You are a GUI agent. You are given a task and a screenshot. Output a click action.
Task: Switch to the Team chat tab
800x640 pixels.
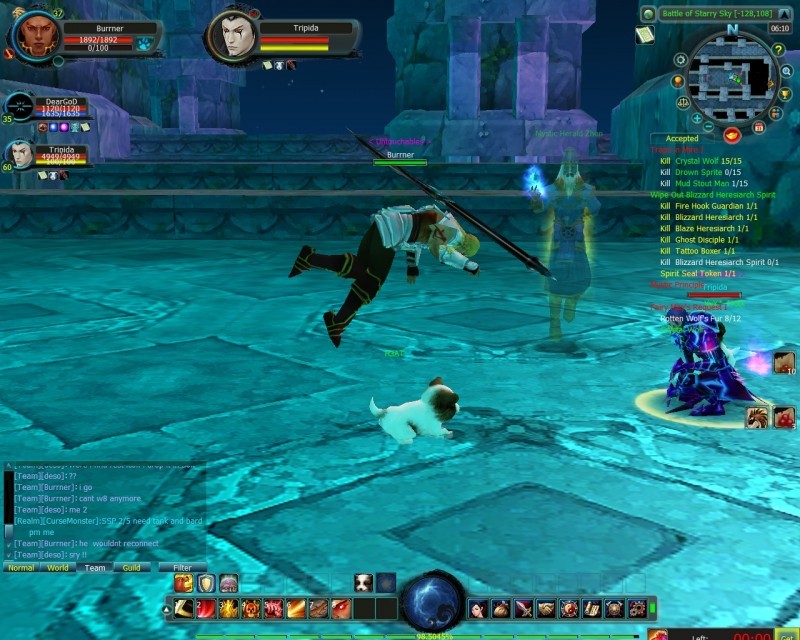pyautogui.click(x=95, y=568)
